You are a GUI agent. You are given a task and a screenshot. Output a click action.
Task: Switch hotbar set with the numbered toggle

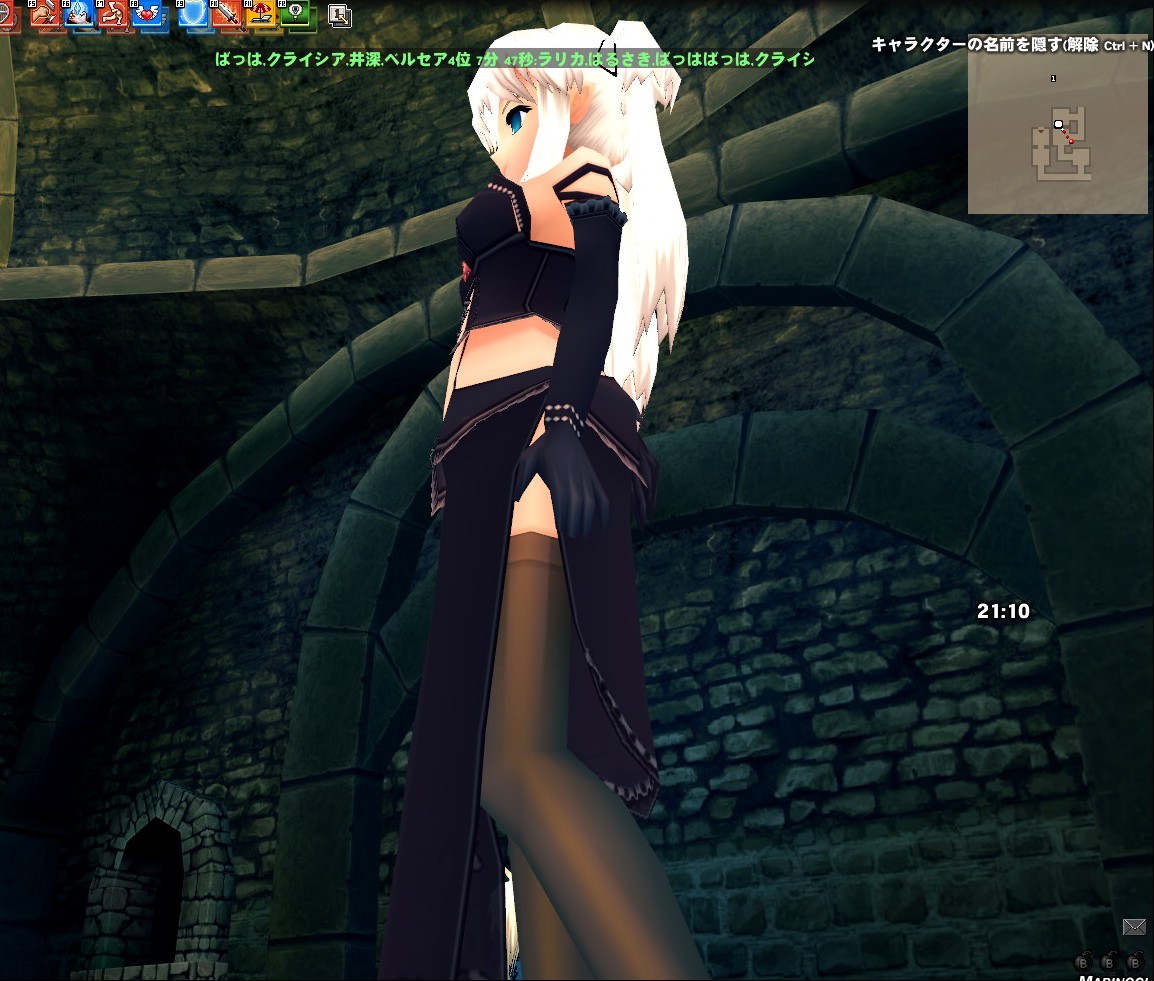(338, 15)
